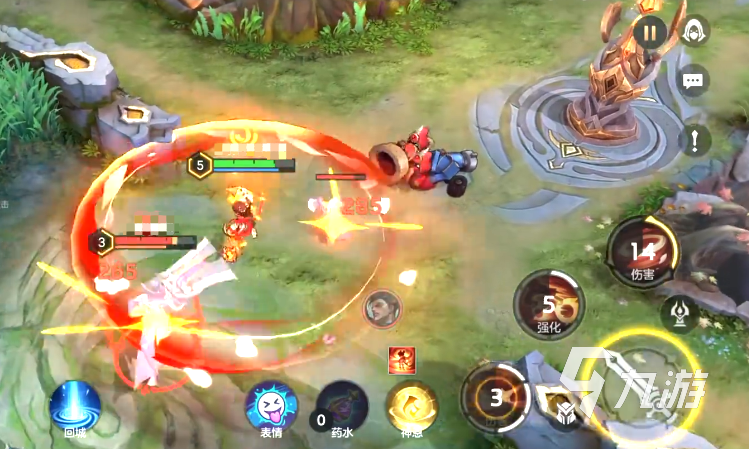Activate the golden 神息 skill
Screen dimensions: 749x449
click(412, 407)
